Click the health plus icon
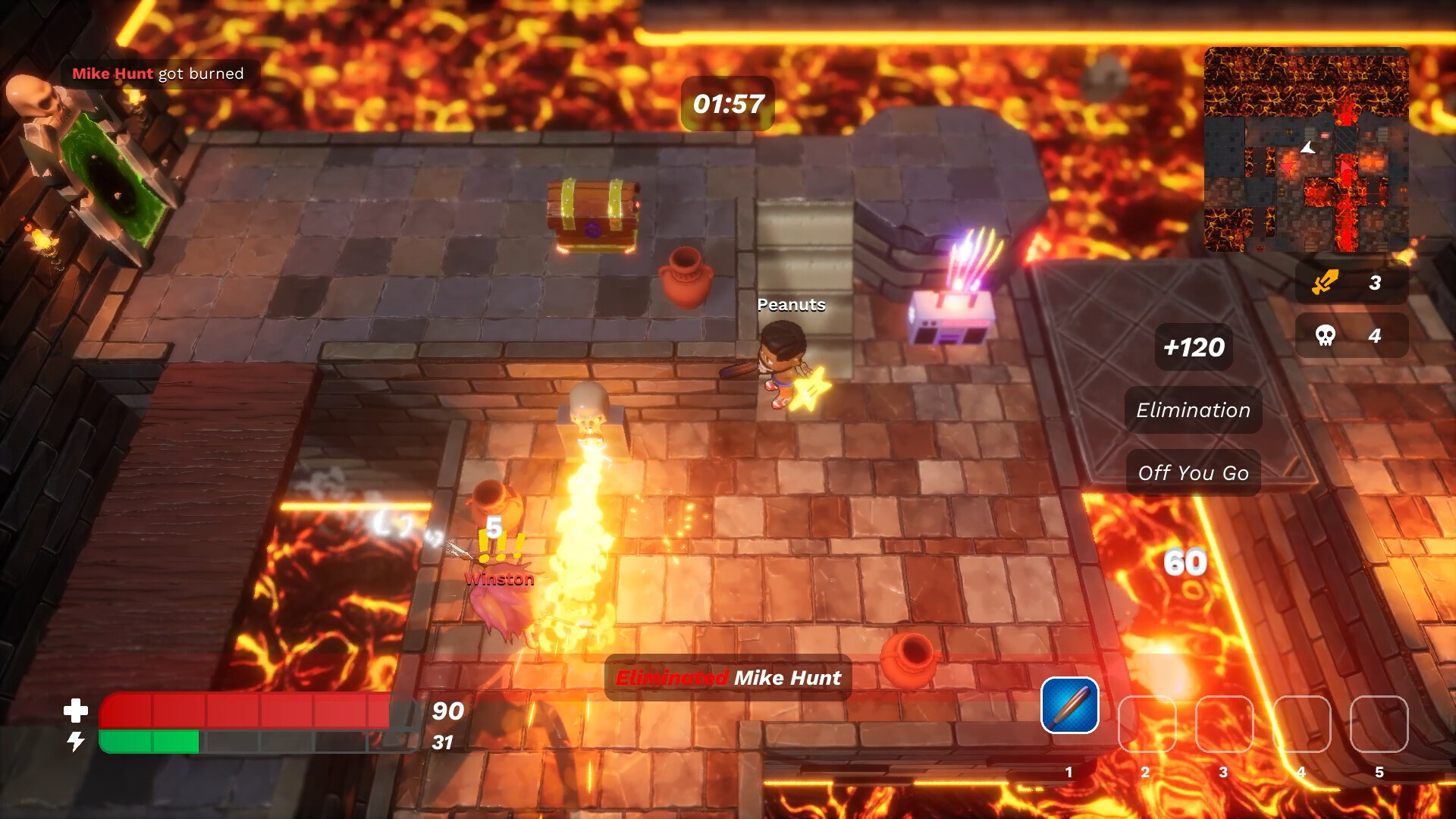1456x819 pixels. pos(75,711)
